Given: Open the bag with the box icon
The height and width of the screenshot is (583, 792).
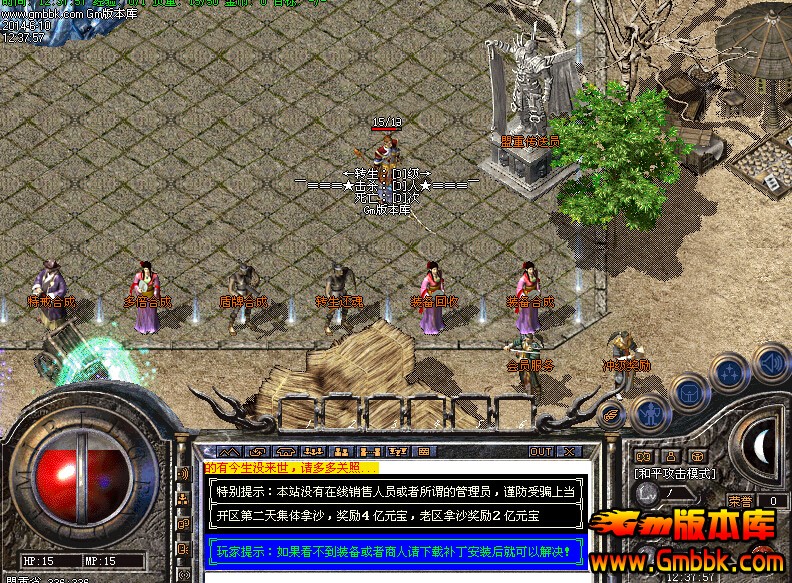Looking at the screenshot, I should [689, 391].
